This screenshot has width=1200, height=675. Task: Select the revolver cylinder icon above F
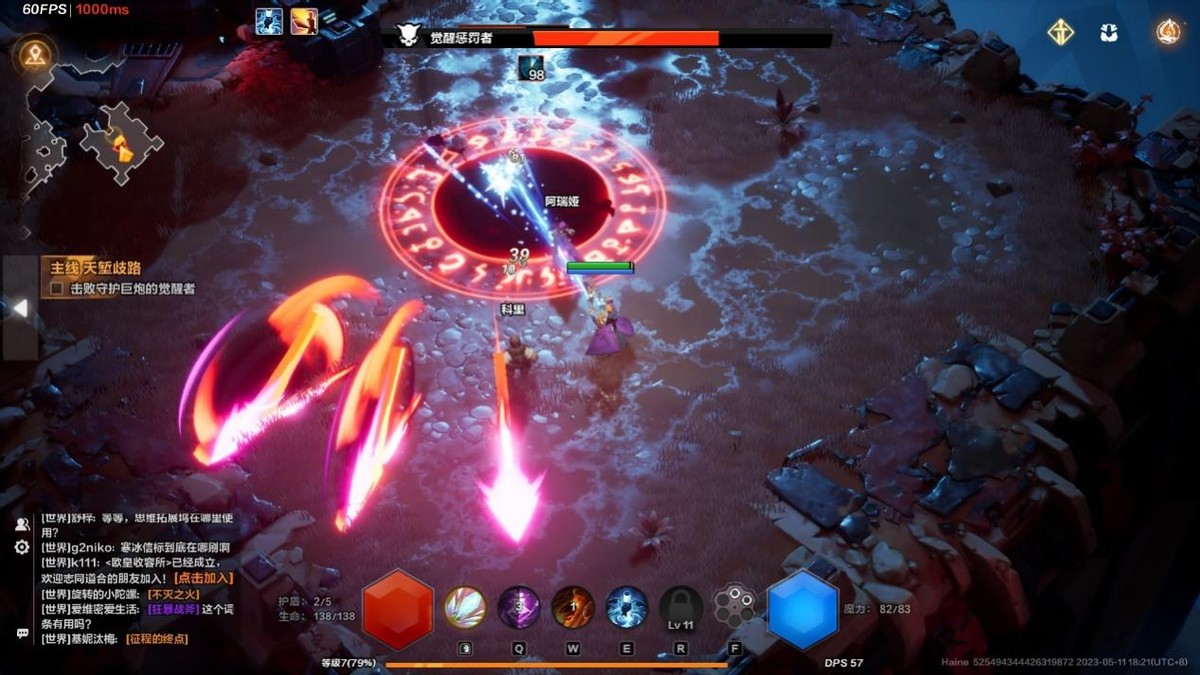(734, 606)
